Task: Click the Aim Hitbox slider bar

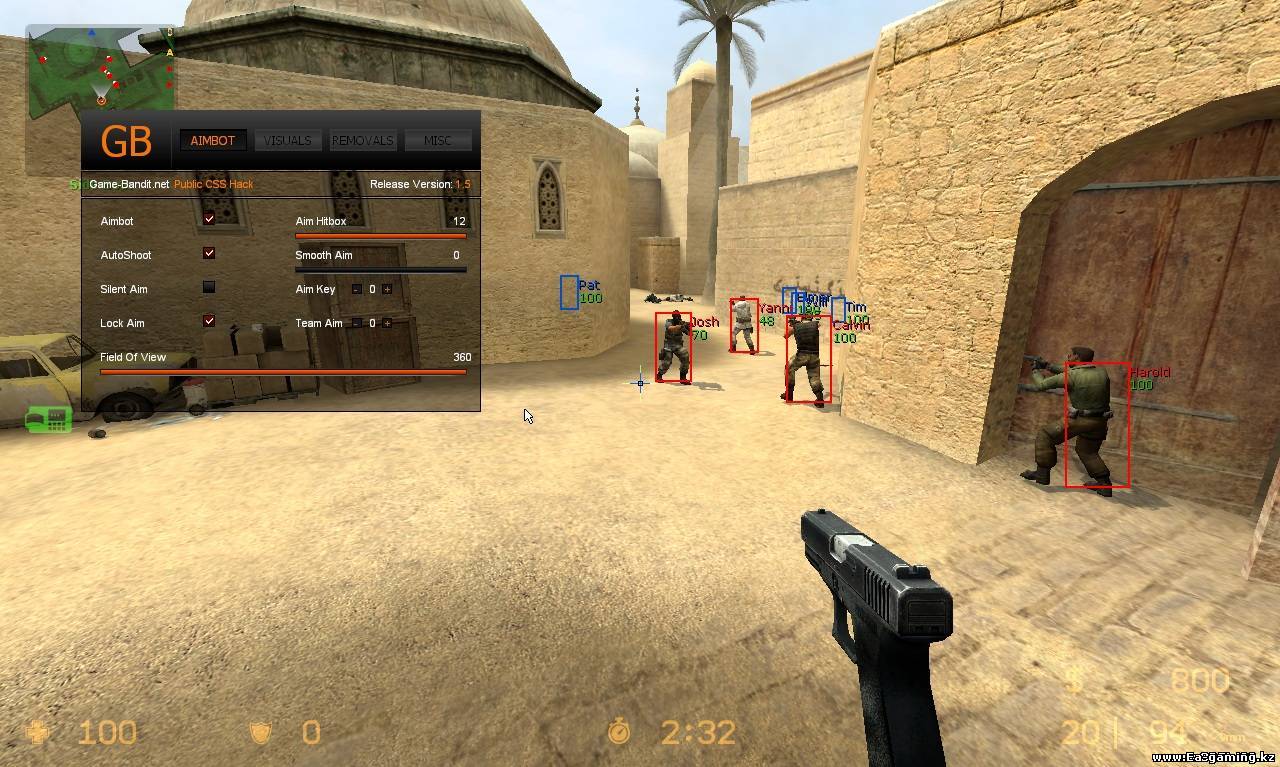Action: pyautogui.click(x=380, y=236)
